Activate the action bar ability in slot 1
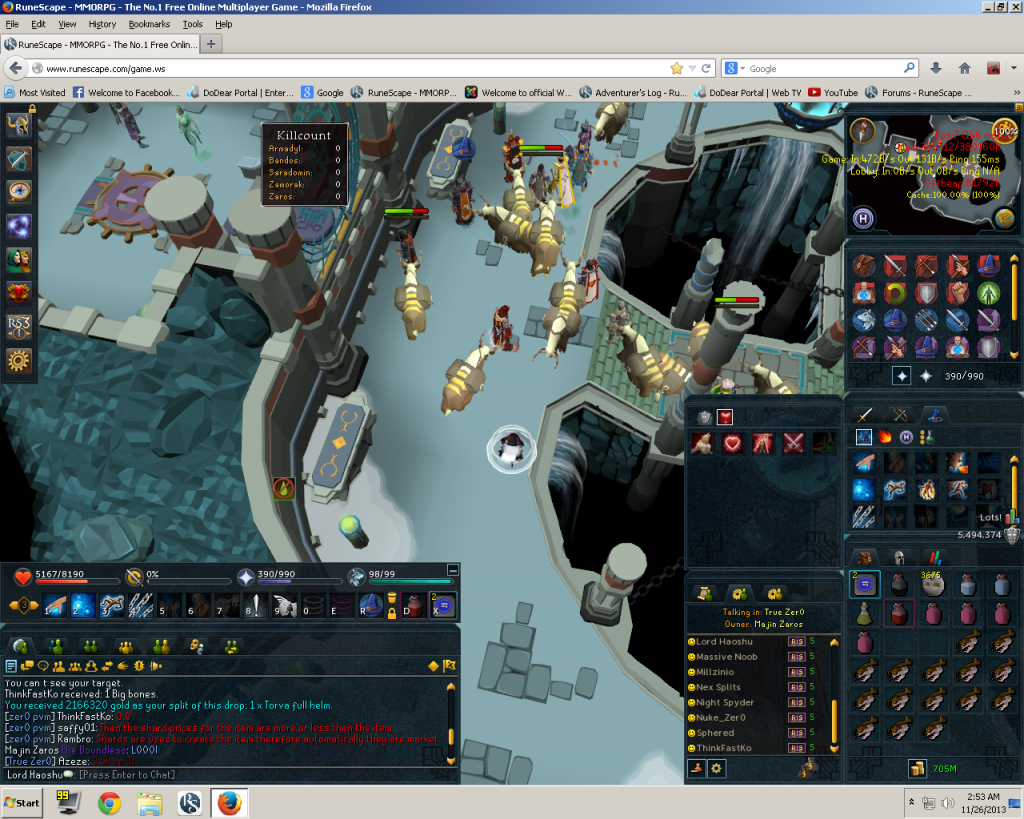 (53, 605)
